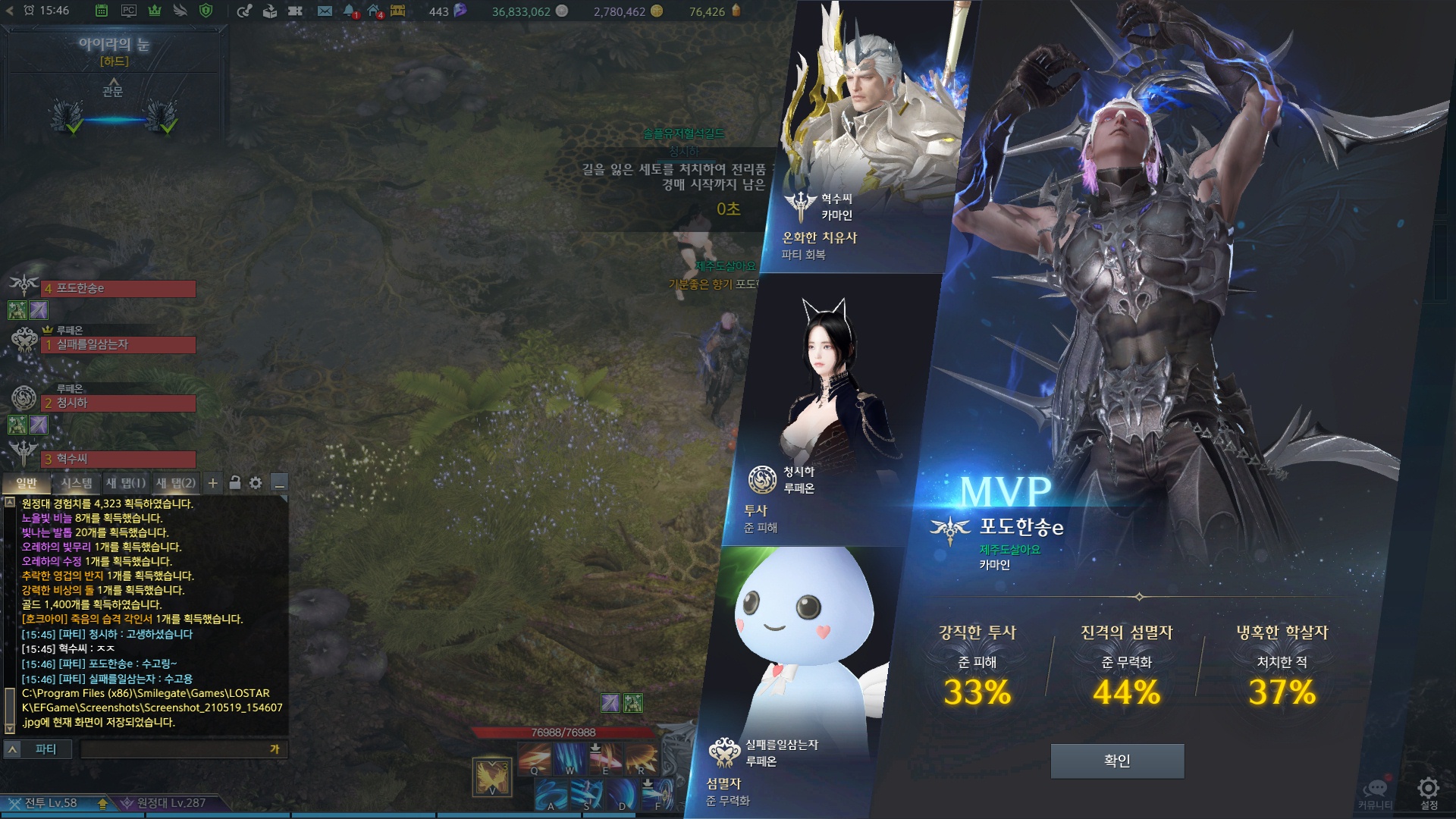Open the mail envelope icon

tap(325, 11)
